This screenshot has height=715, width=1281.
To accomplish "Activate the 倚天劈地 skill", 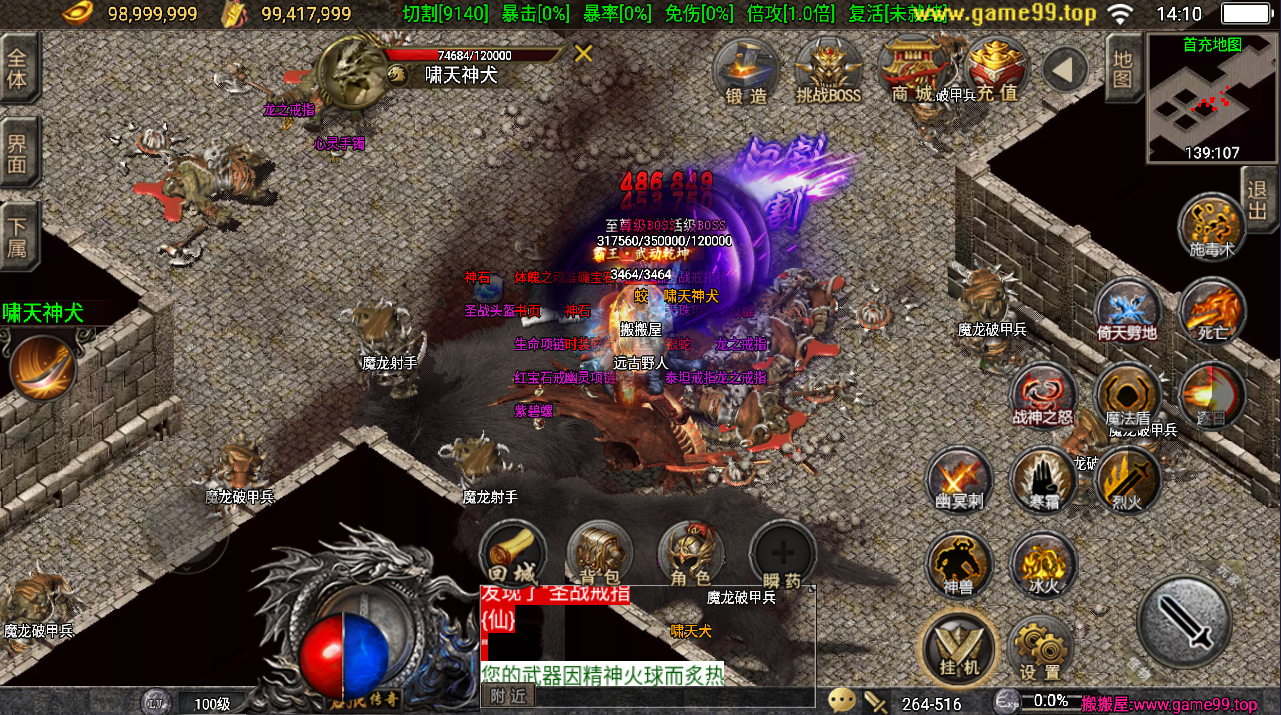I will (1127, 311).
